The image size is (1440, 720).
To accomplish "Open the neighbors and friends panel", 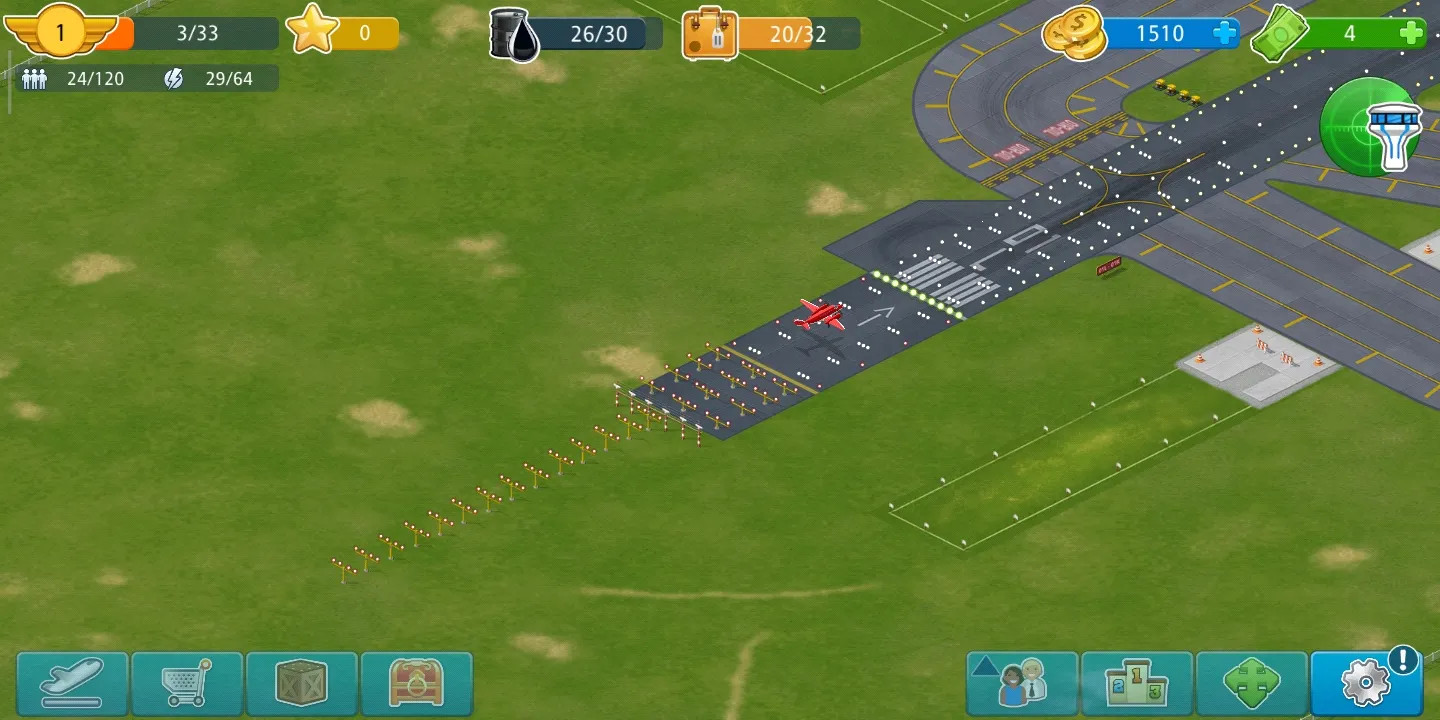I will tap(1022, 682).
